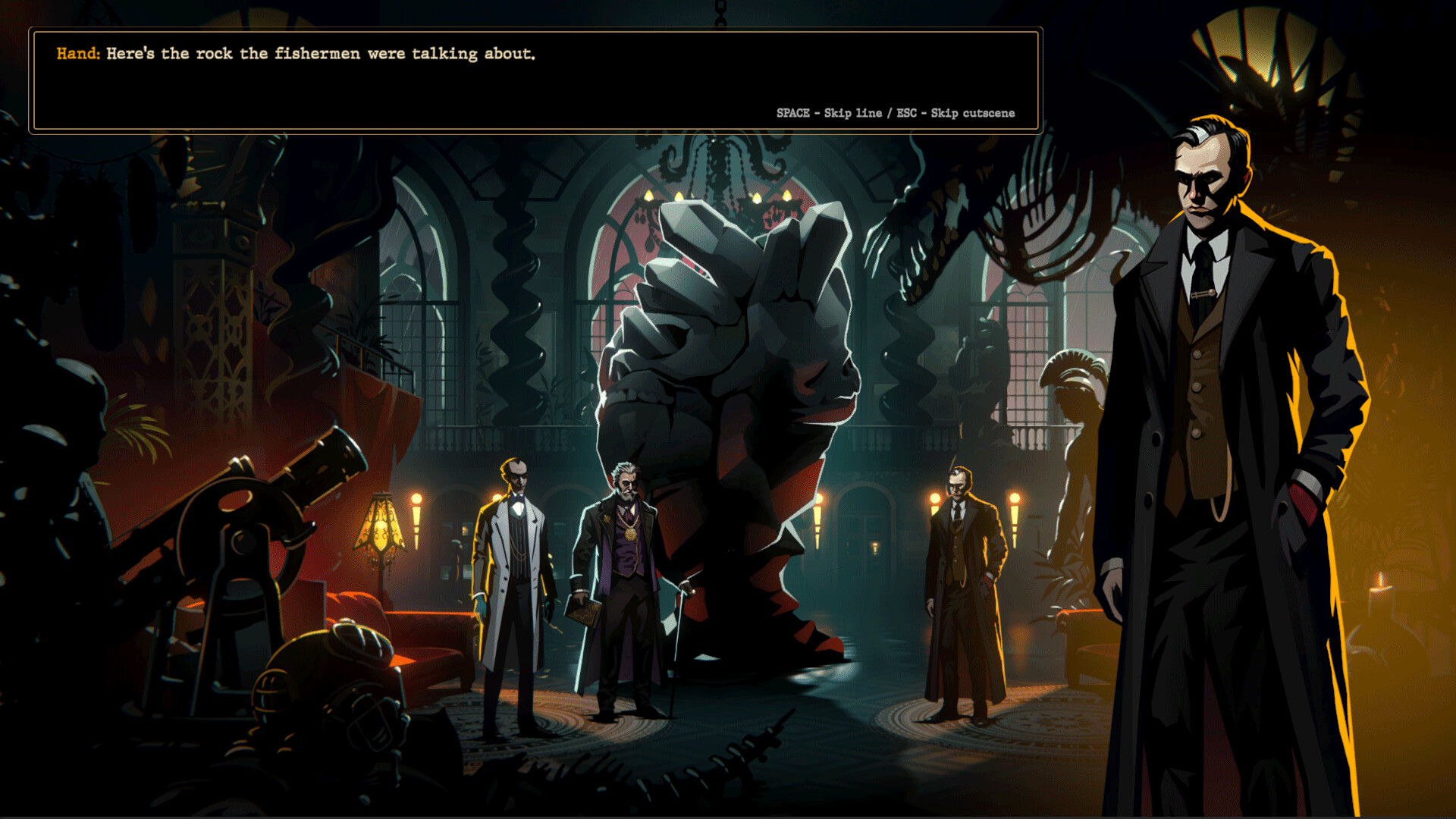Click the dialogue box to advance text
The image size is (1456, 819).
[531, 76]
